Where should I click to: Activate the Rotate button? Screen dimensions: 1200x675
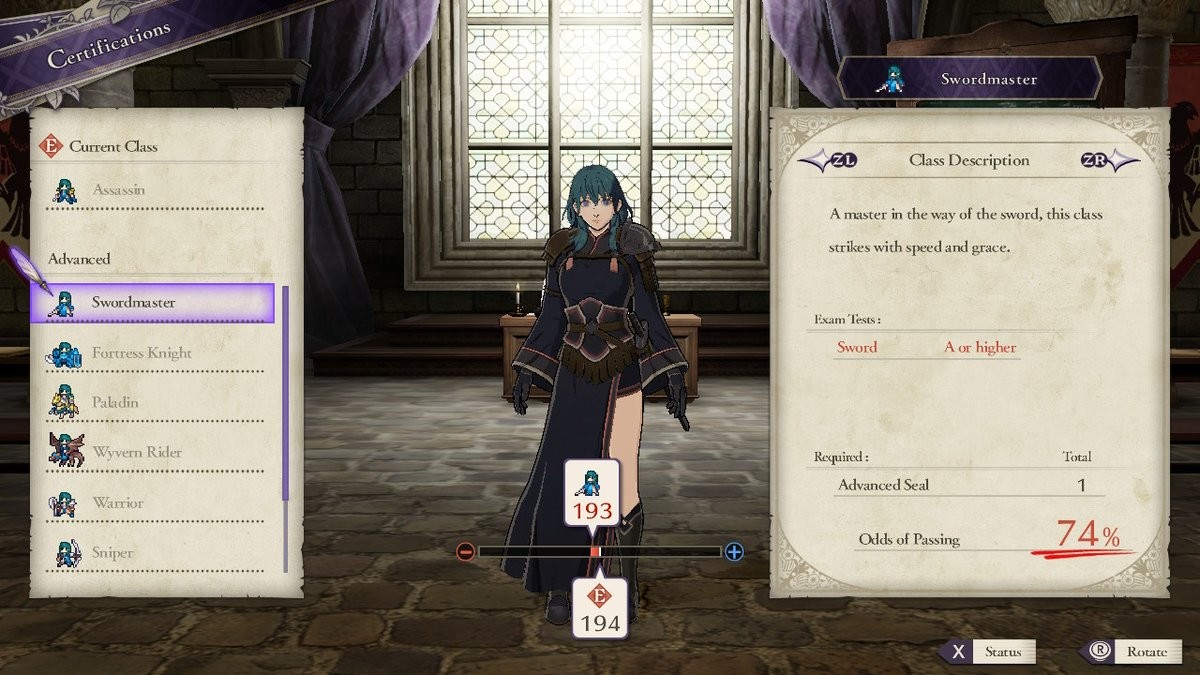[1130, 652]
